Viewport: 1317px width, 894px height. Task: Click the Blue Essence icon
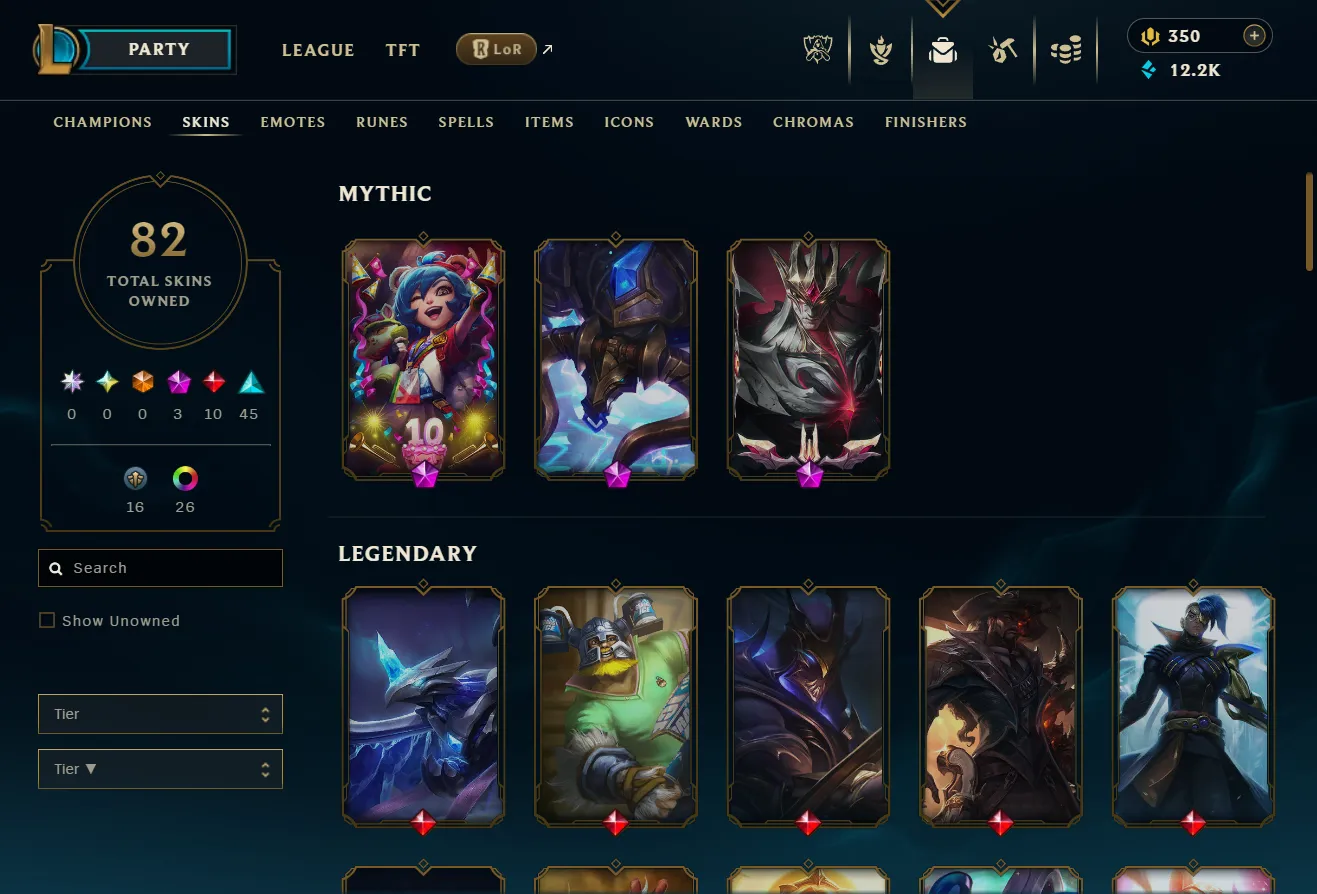pyautogui.click(x=1148, y=70)
